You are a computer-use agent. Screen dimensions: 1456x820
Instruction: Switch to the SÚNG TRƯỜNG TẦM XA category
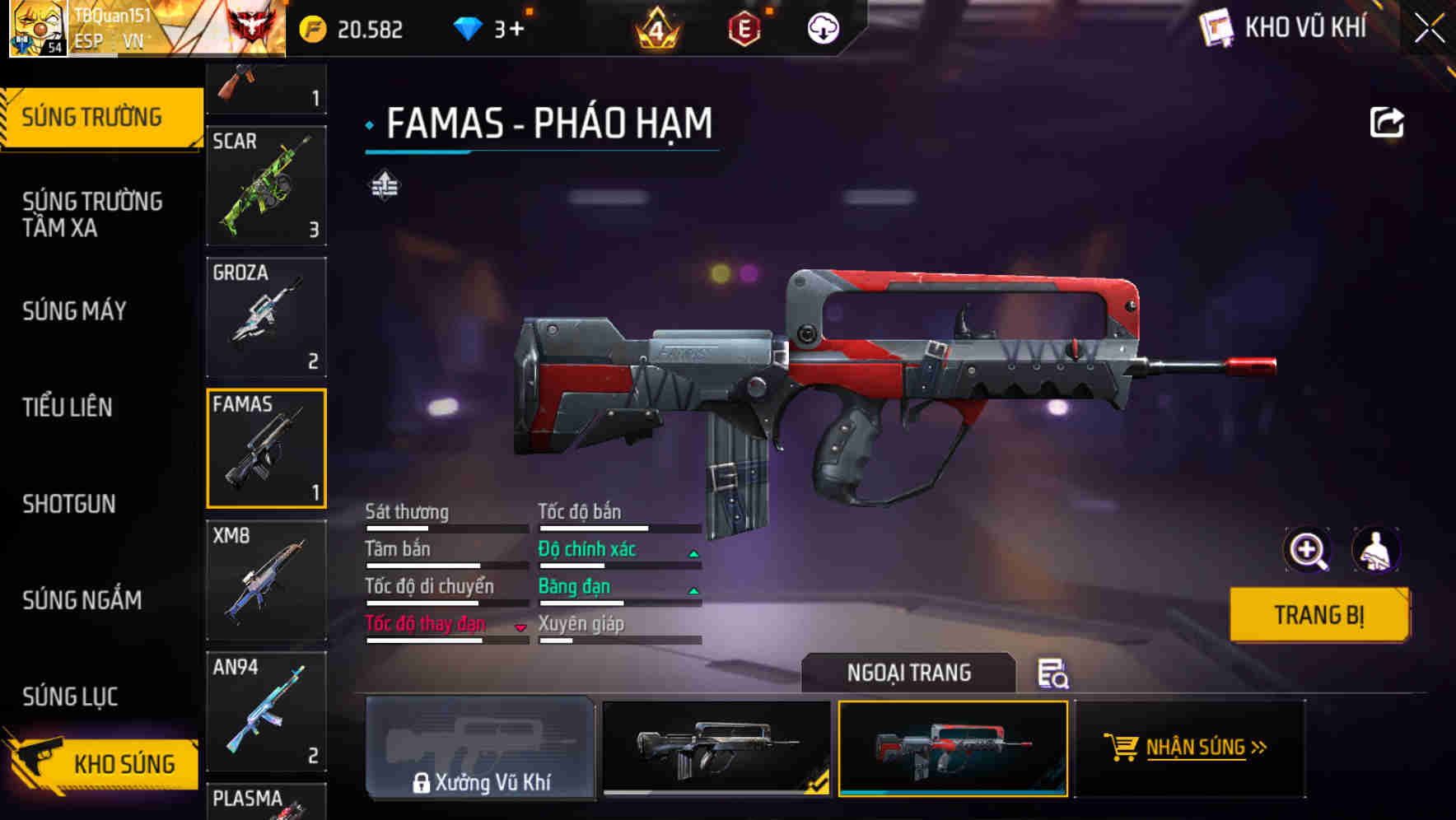[92, 214]
